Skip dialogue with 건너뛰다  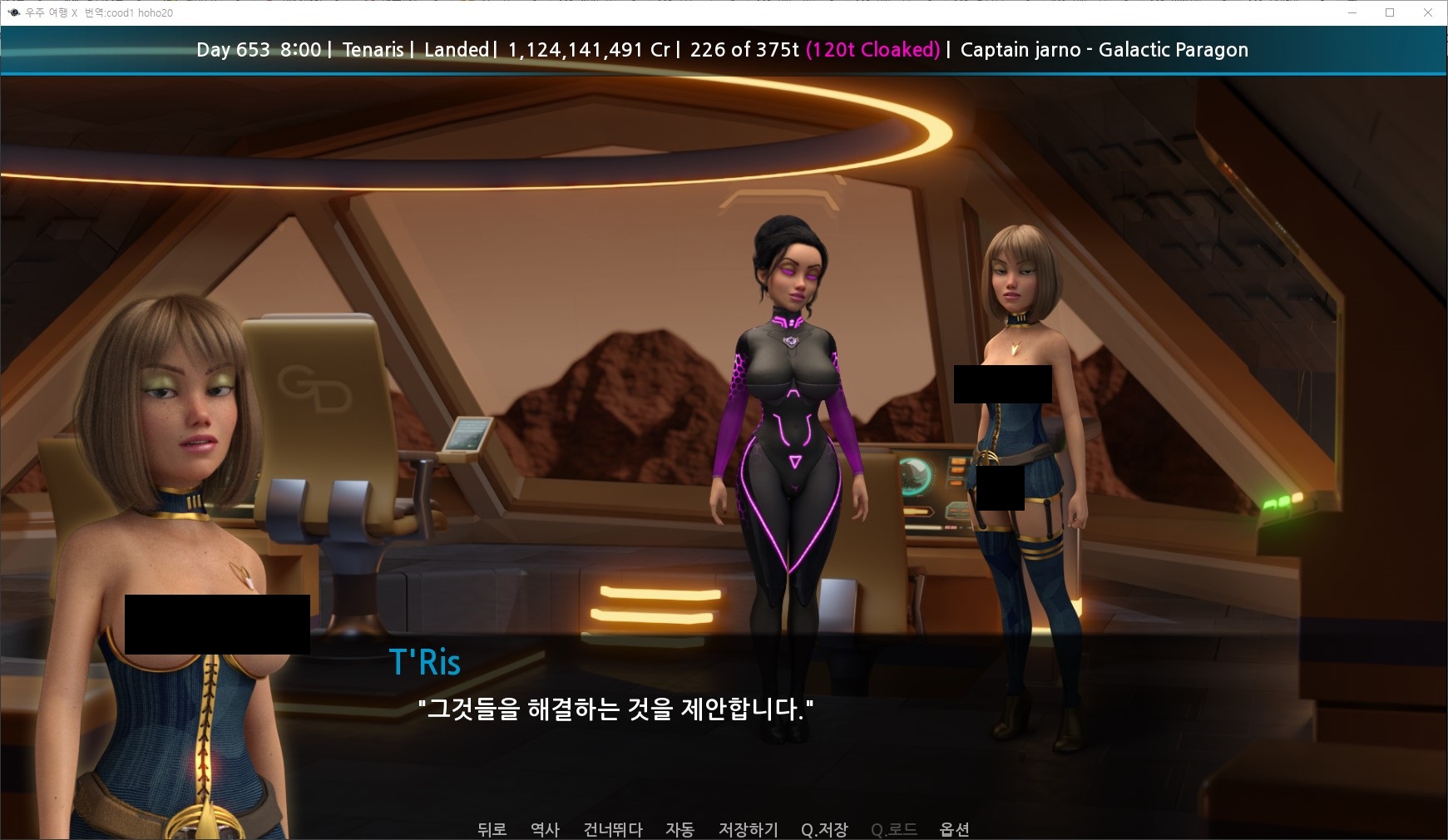click(x=613, y=829)
